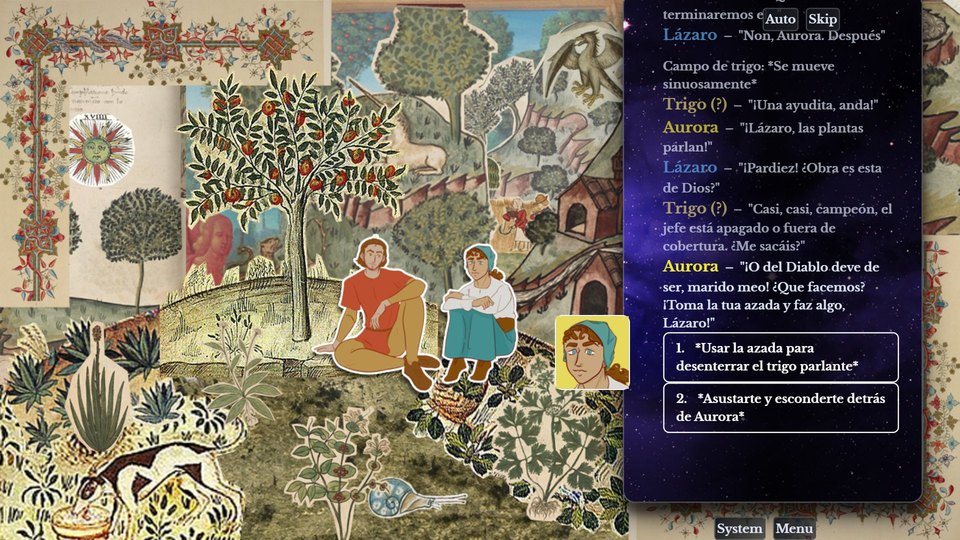The height and width of the screenshot is (540, 960).
Task: Skip the current dialogue
Action: pyautogui.click(x=822, y=19)
